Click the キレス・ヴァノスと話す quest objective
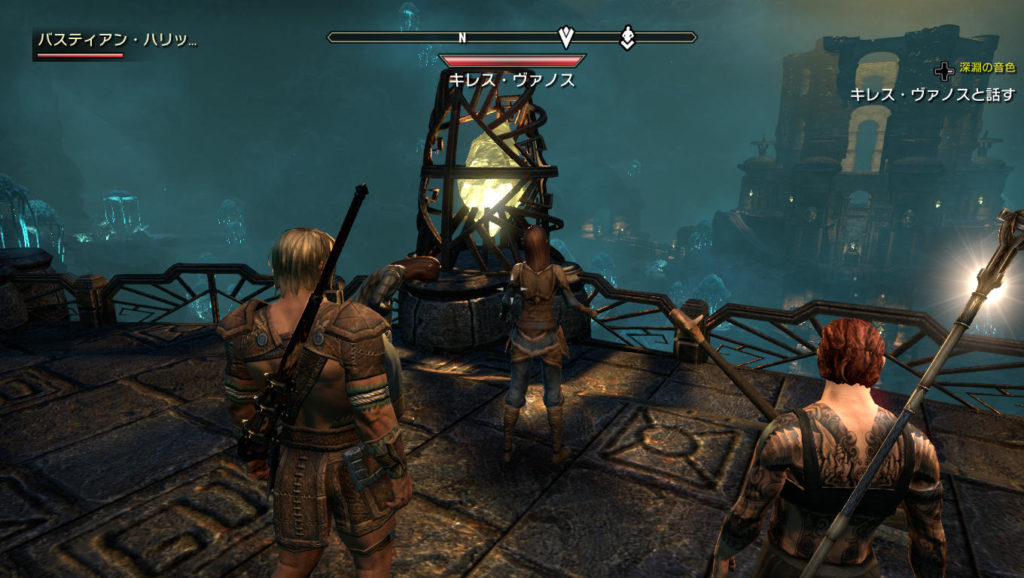 (932, 95)
